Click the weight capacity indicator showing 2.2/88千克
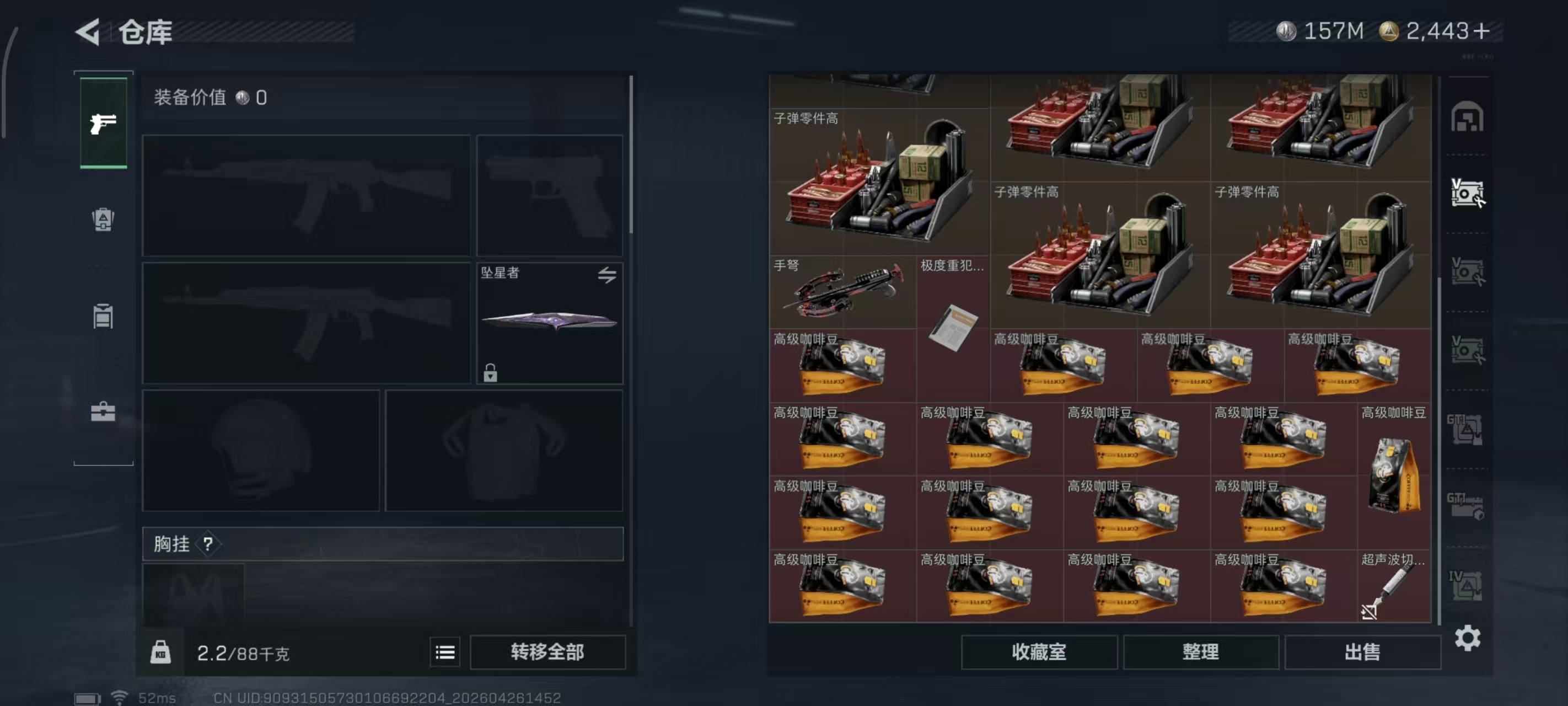Viewport: 1568px width, 706px height. coord(244,652)
